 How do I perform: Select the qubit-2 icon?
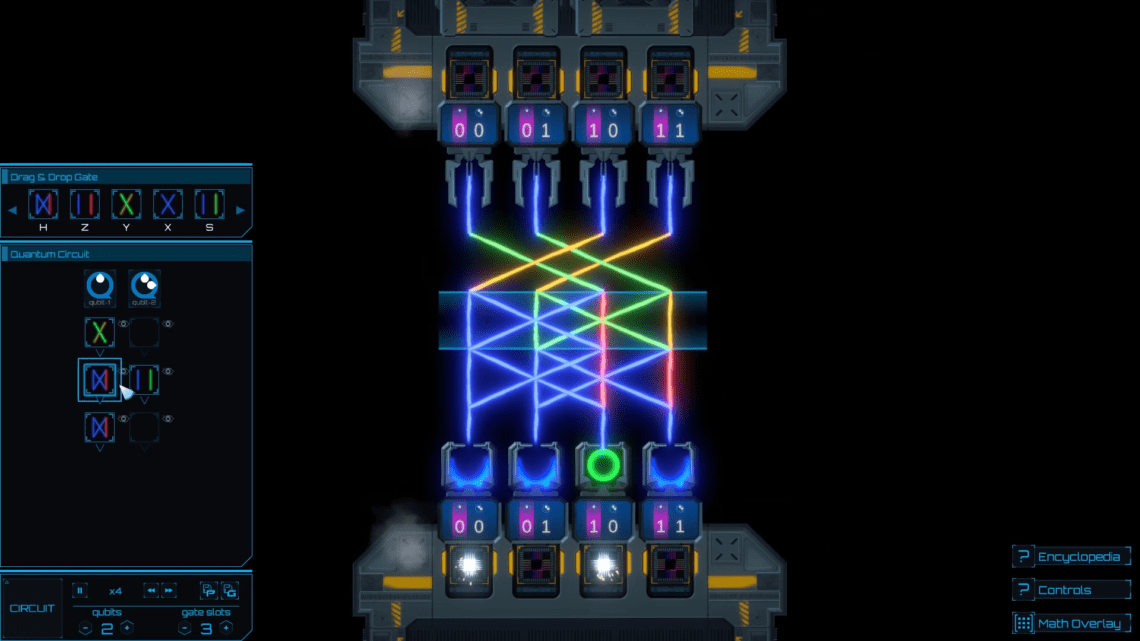click(144, 288)
